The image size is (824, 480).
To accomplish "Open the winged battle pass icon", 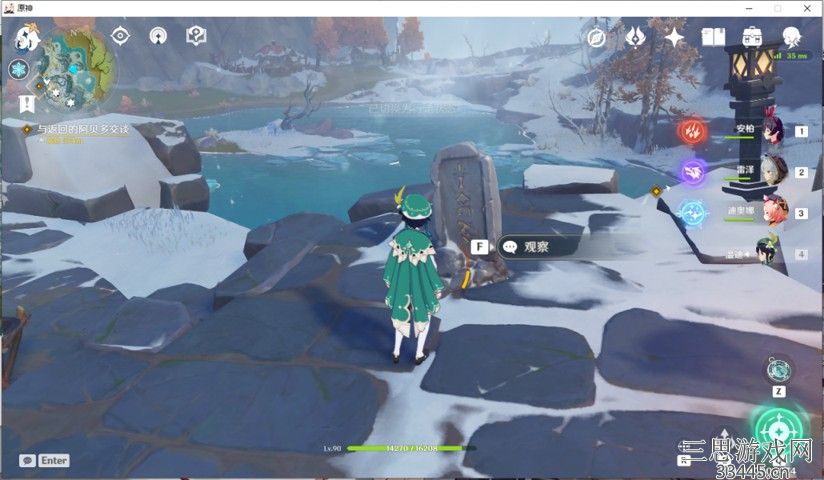I will pos(635,38).
